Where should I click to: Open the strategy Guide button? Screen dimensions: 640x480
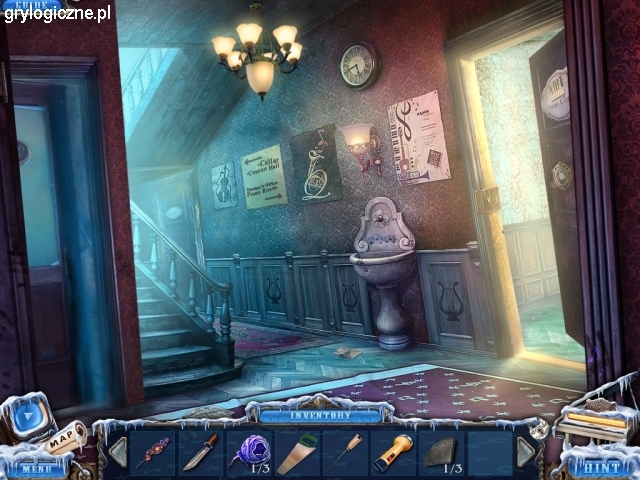click(27, 6)
